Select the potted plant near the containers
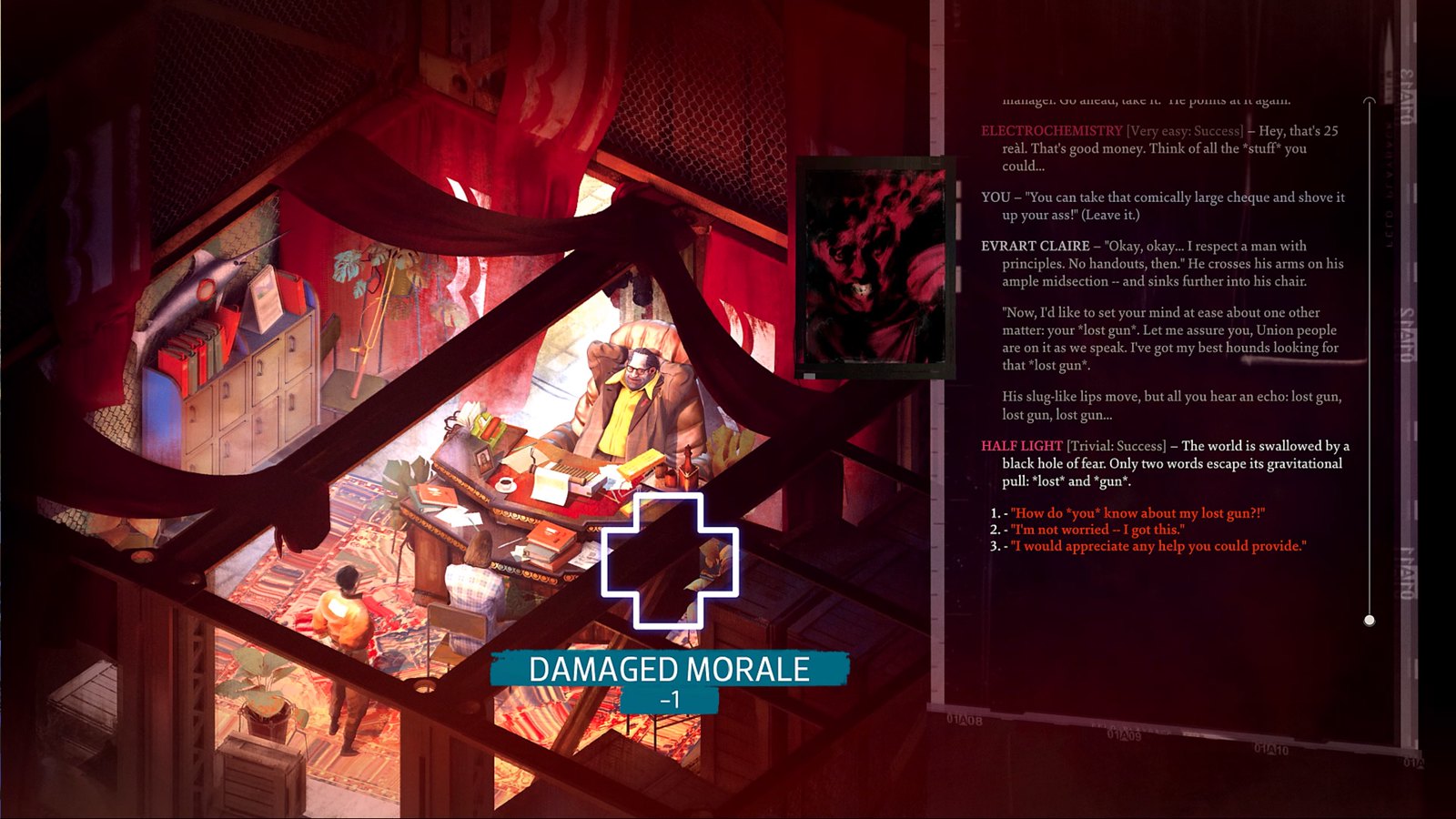 (264, 692)
